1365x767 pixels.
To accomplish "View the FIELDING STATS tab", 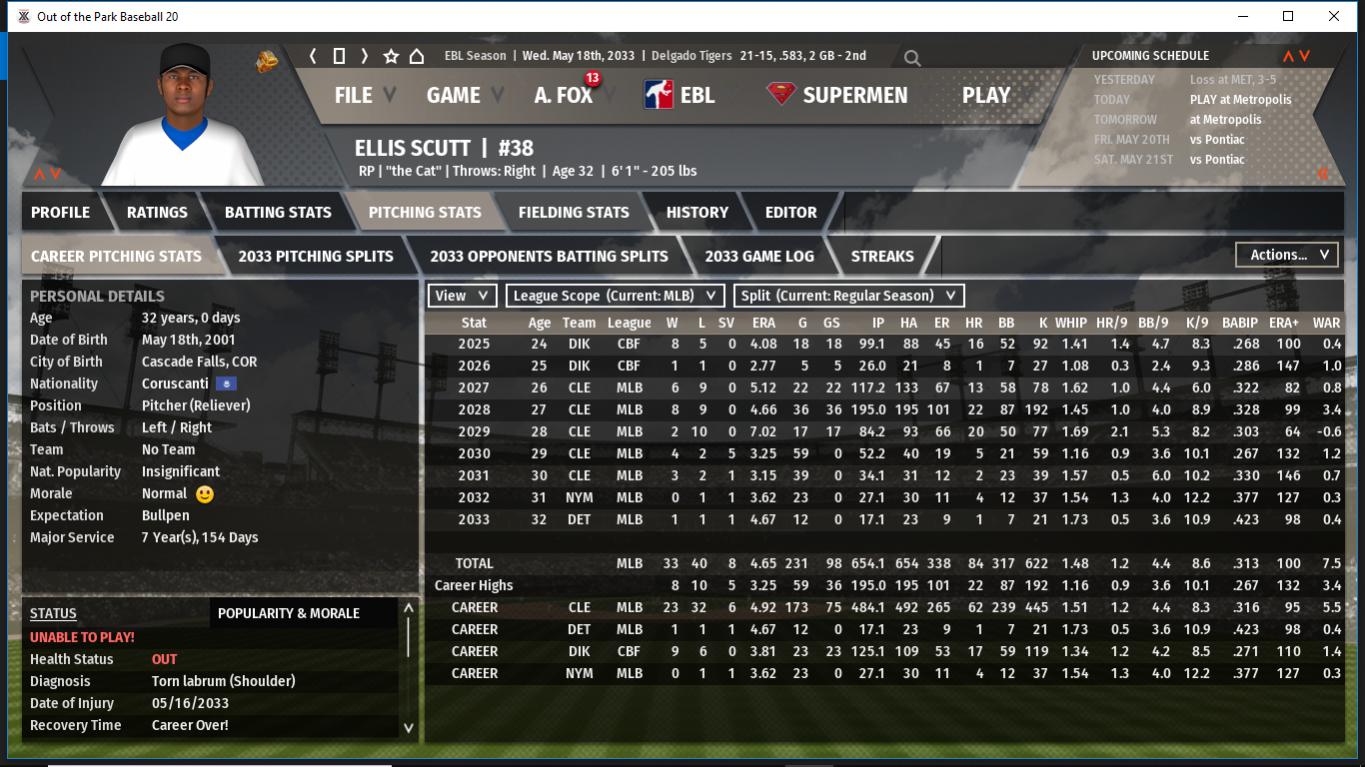I will [573, 212].
